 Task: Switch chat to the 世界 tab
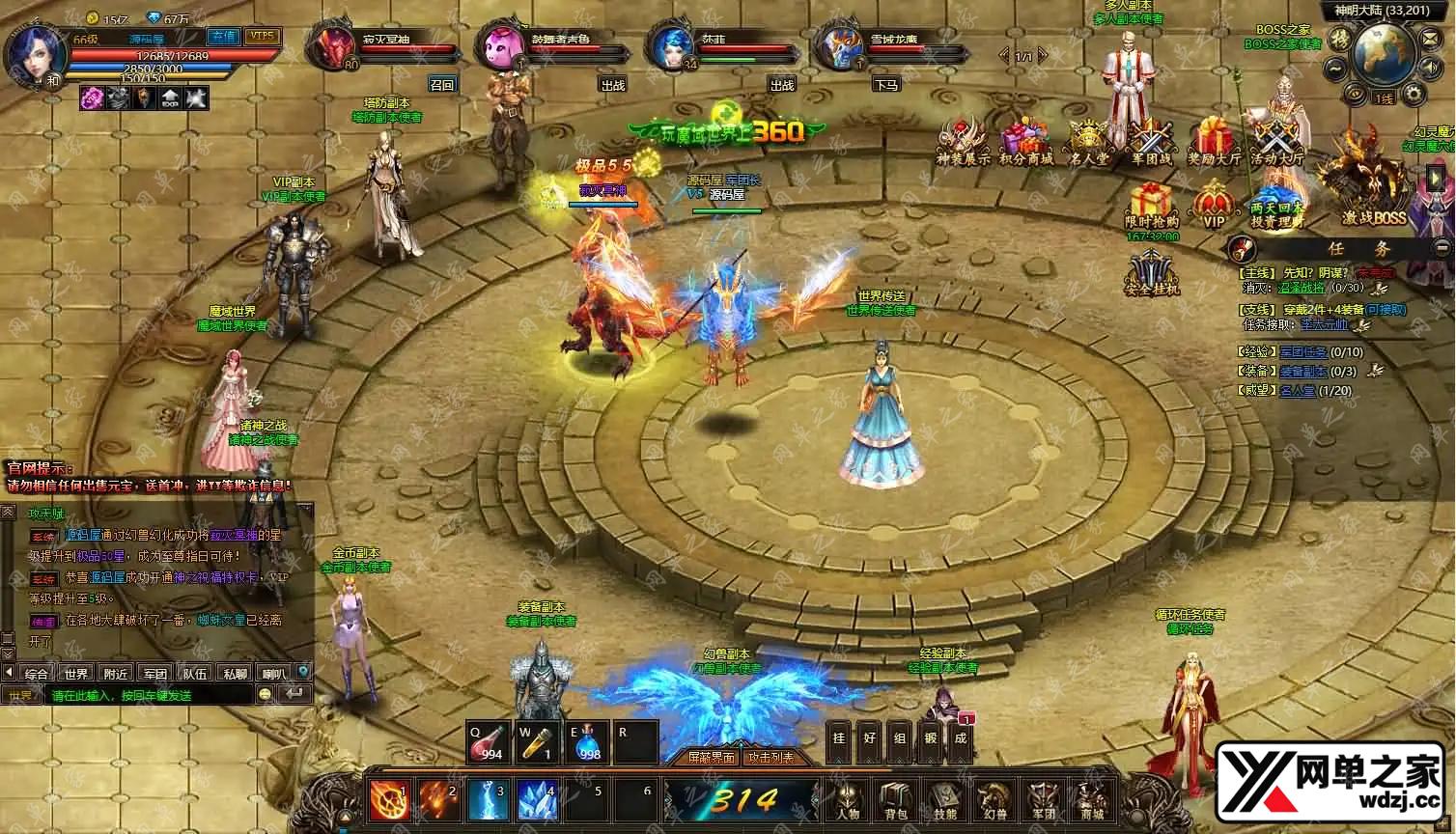[76, 673]
